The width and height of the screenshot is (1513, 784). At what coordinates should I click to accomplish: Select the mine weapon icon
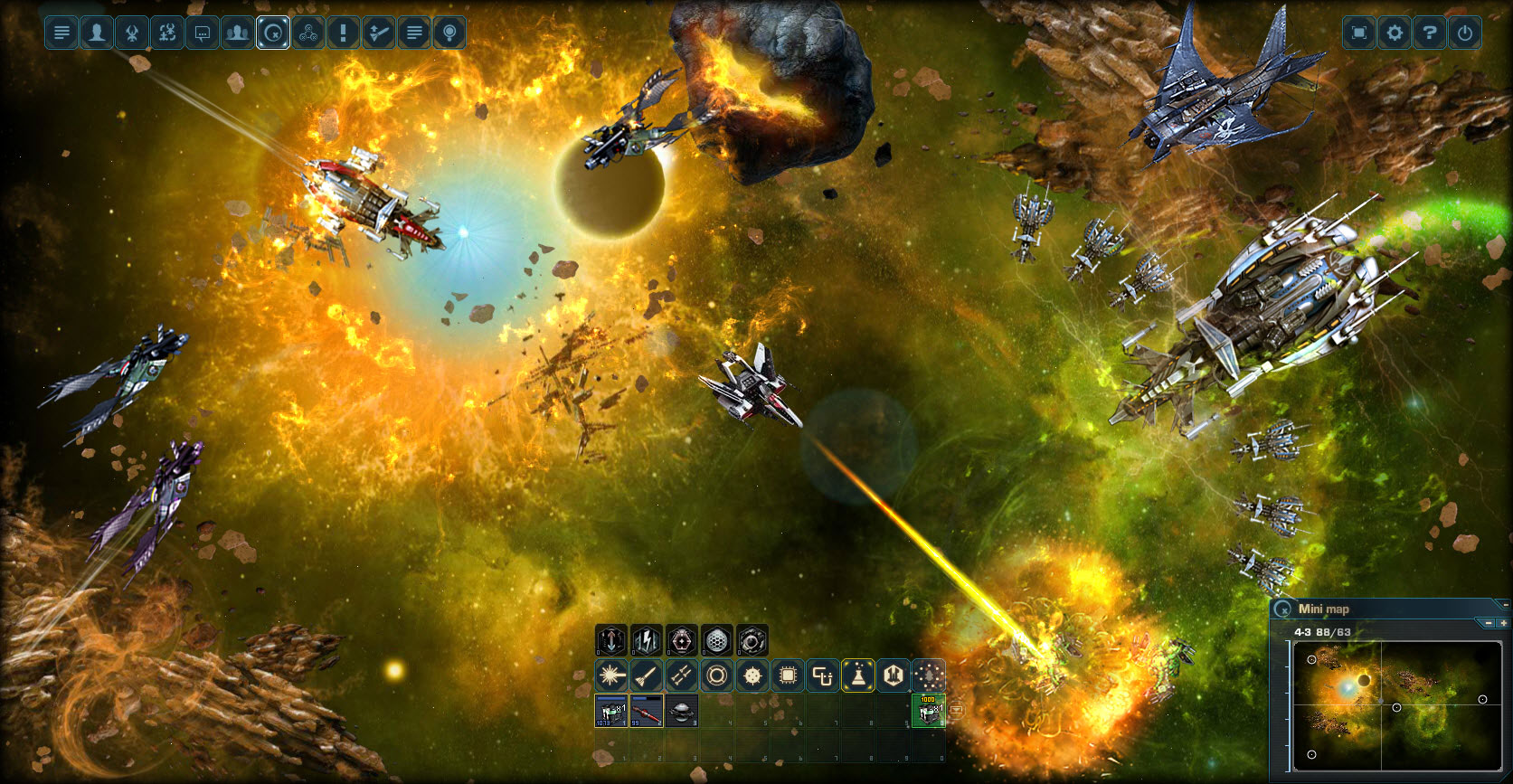[752, 675]
